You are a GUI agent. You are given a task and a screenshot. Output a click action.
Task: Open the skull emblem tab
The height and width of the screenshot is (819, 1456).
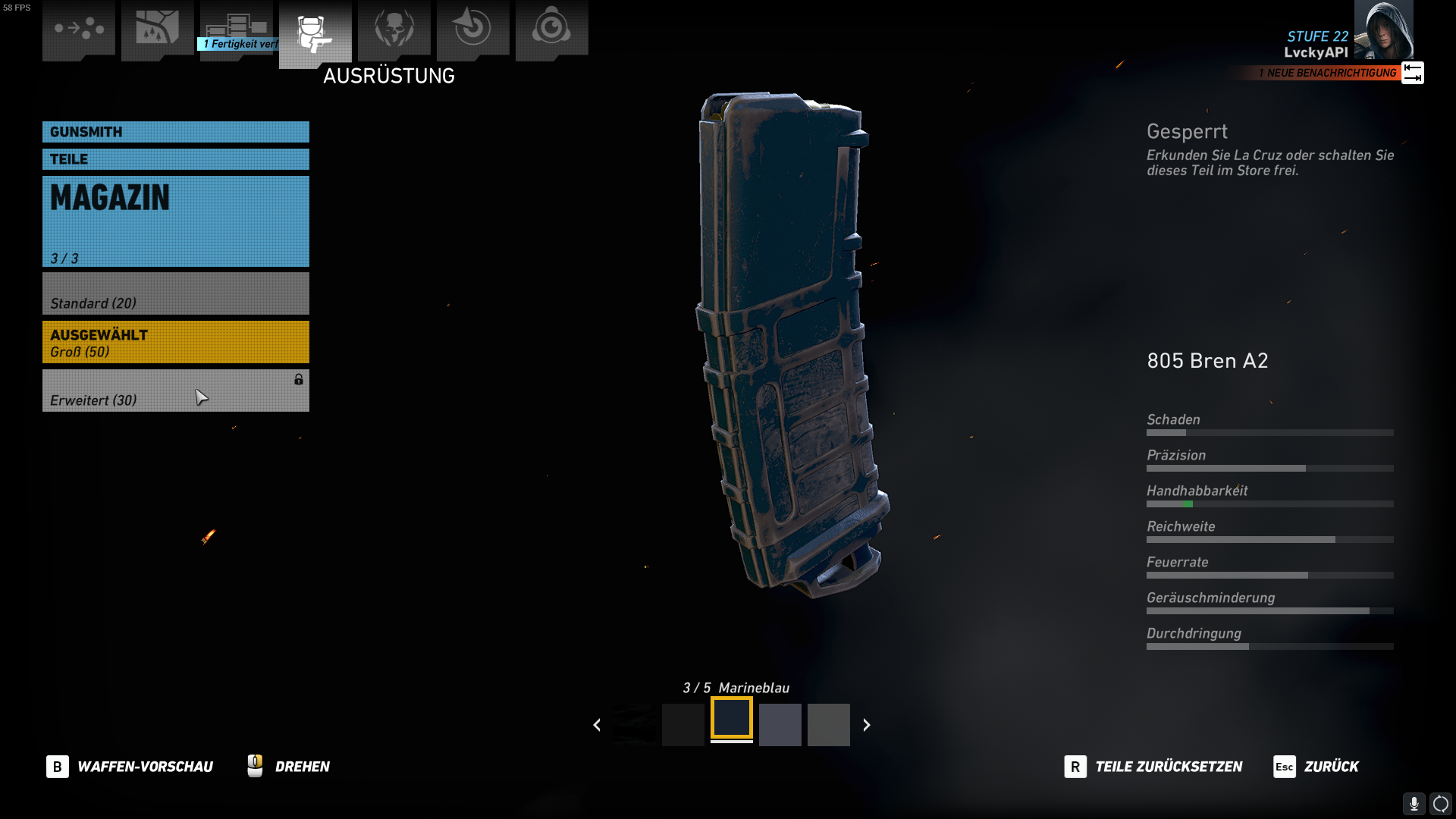394,29
